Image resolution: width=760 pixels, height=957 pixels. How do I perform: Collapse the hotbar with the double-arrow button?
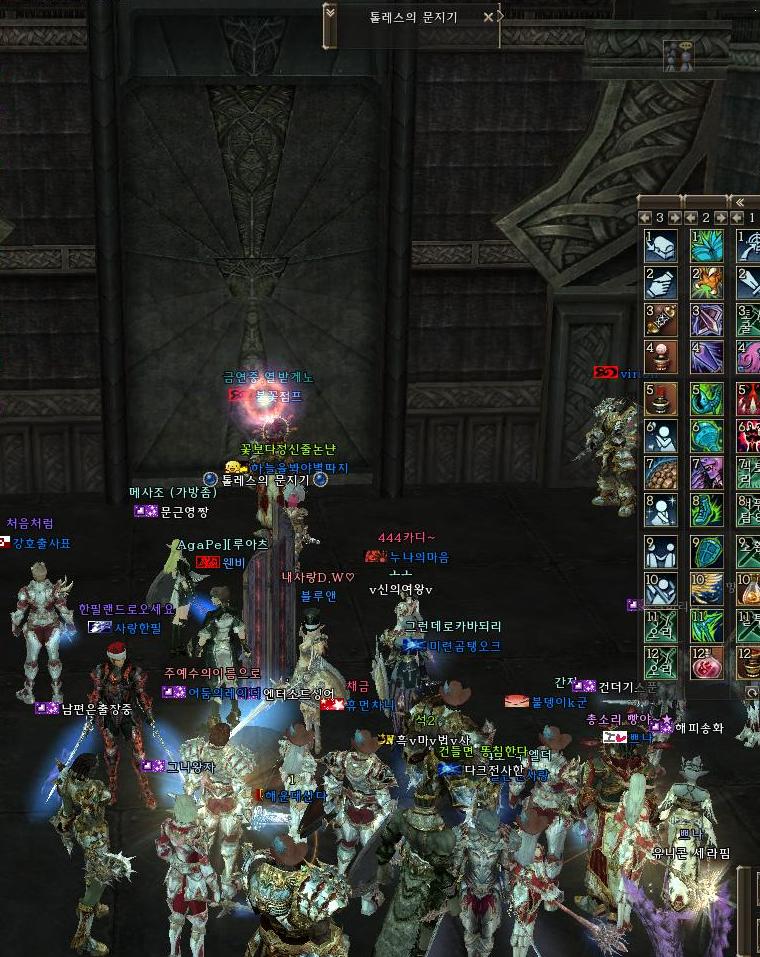tap(741, 202)
